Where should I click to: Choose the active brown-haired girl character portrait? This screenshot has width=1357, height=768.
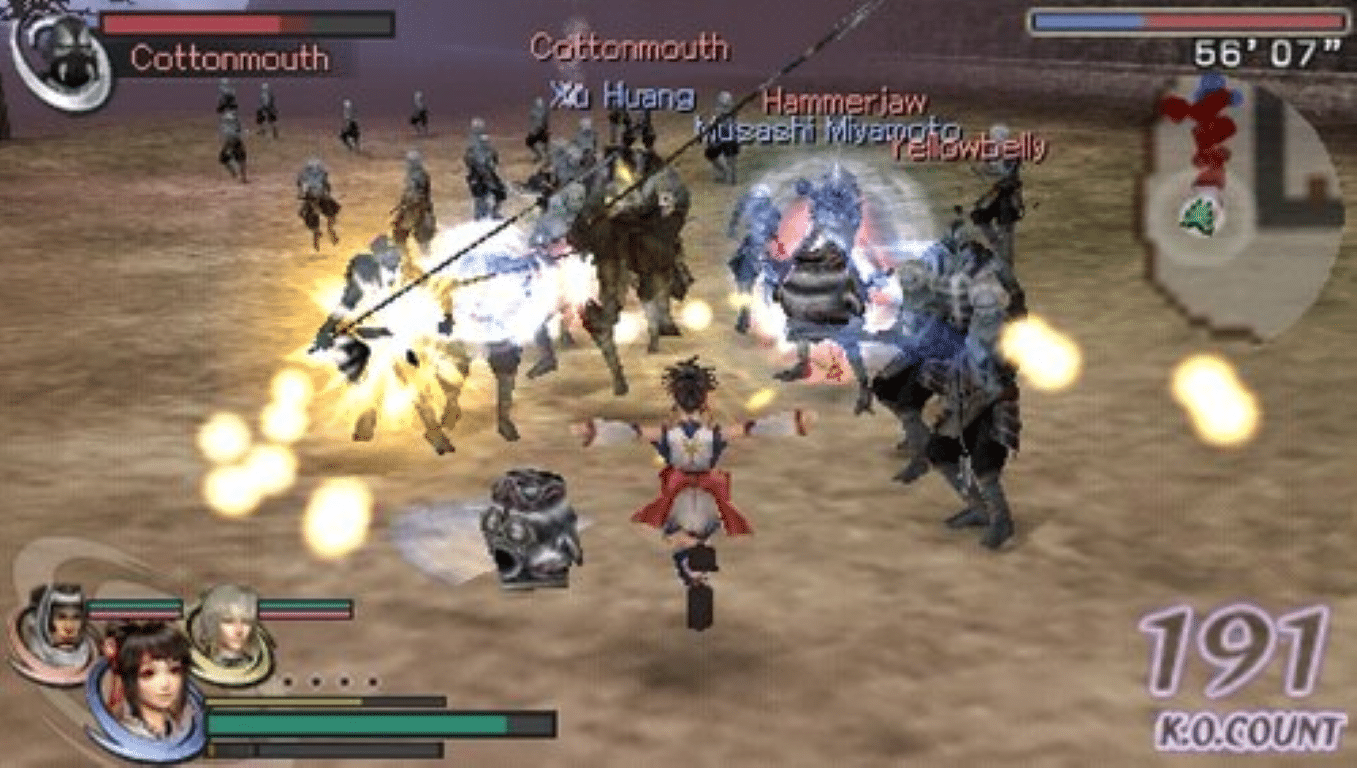(148, 685)
